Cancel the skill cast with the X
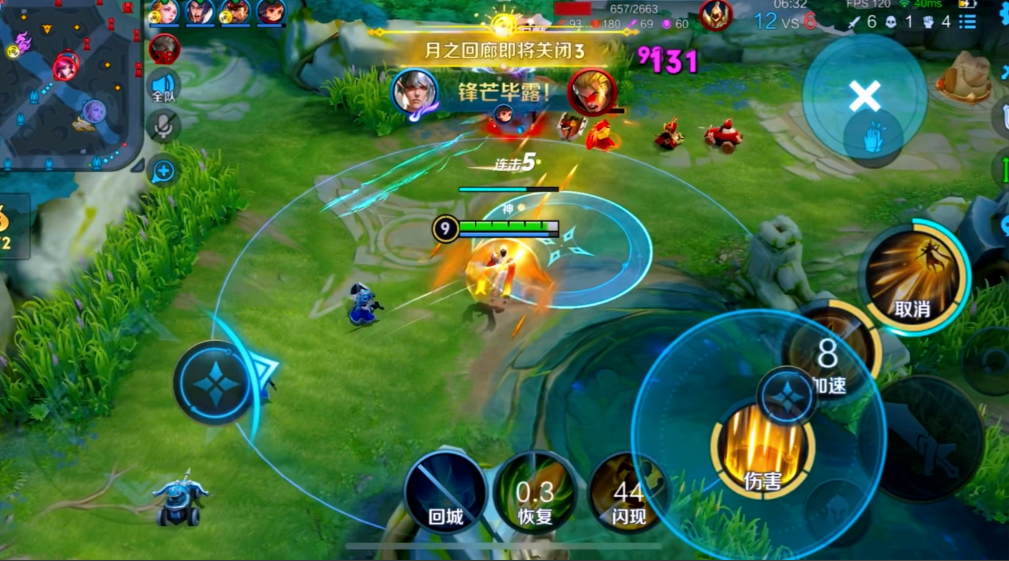The image size is (1009, 561). click(864, 96)
